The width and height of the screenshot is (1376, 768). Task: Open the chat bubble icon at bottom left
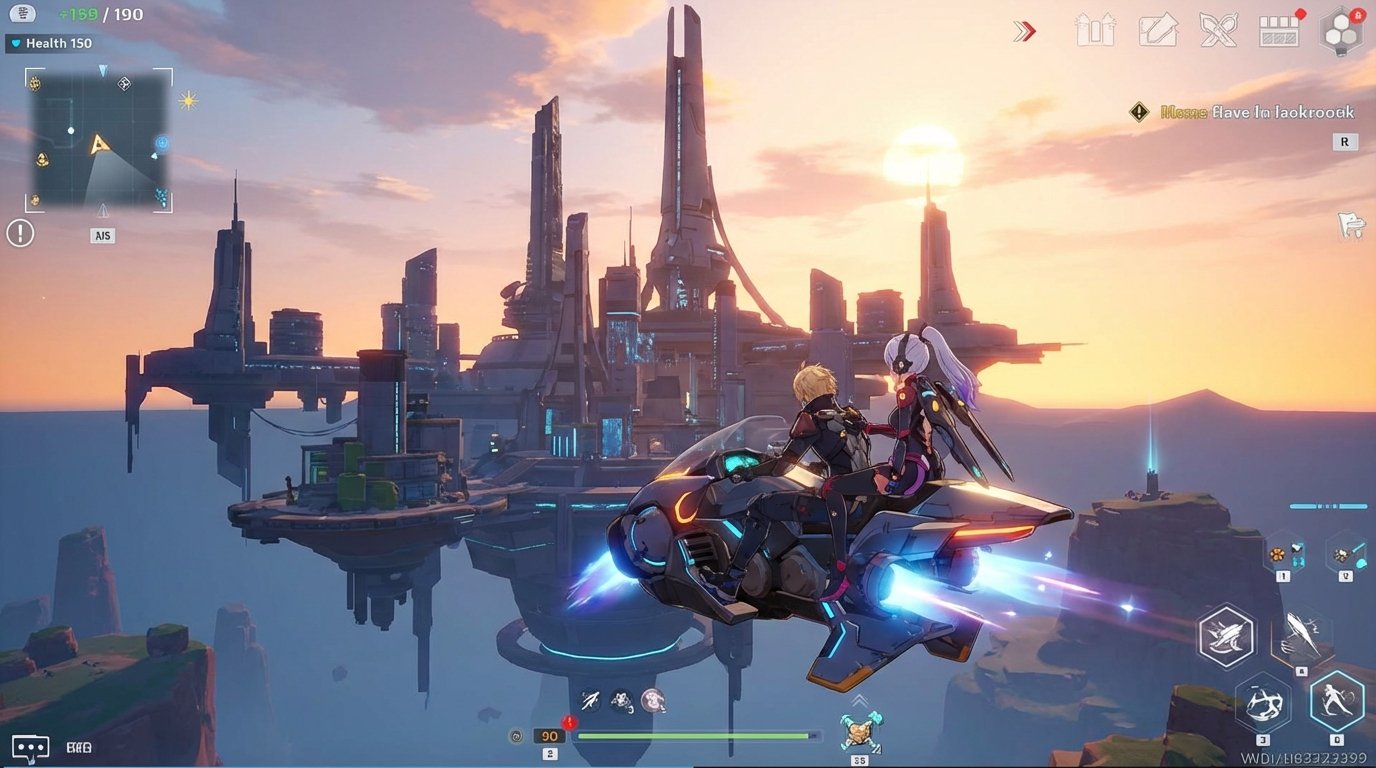point(30,746)
